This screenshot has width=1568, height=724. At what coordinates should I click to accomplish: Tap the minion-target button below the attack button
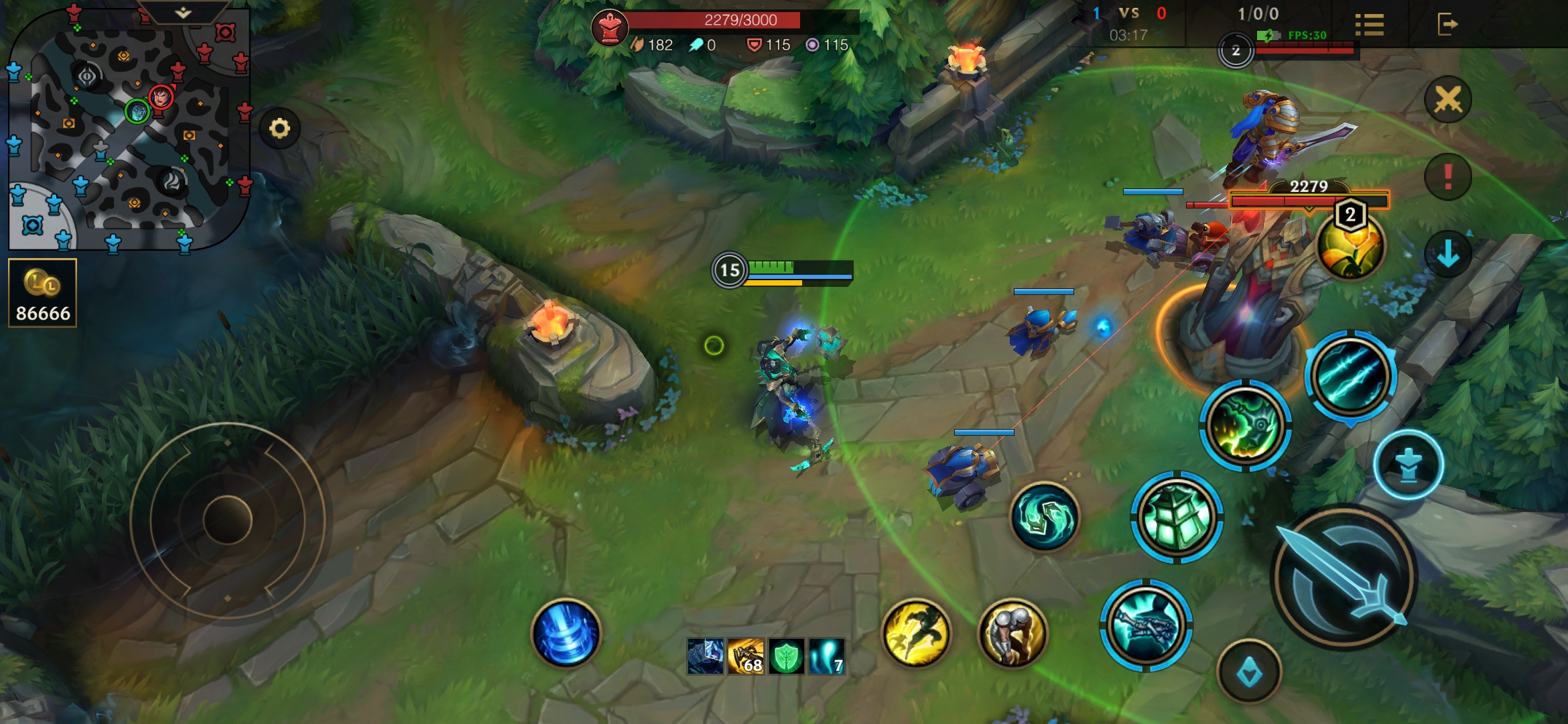click(1249, 672)
